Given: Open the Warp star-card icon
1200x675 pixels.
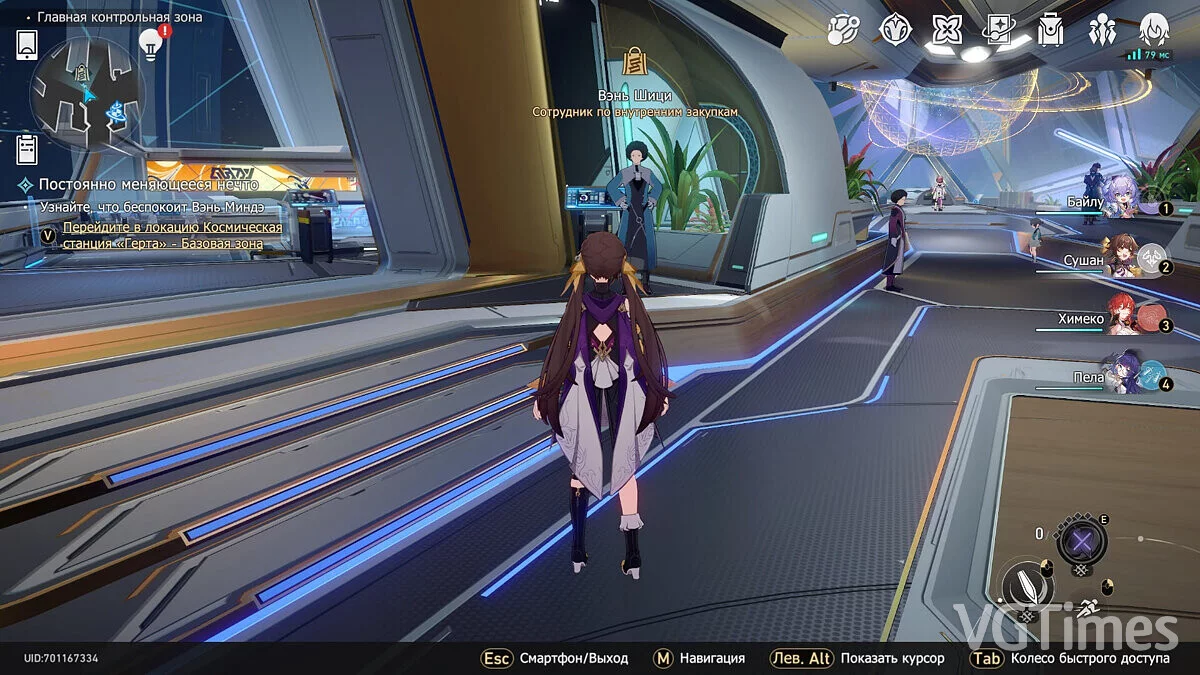Looking at the screenshot, I should click(x=998, y=31).
